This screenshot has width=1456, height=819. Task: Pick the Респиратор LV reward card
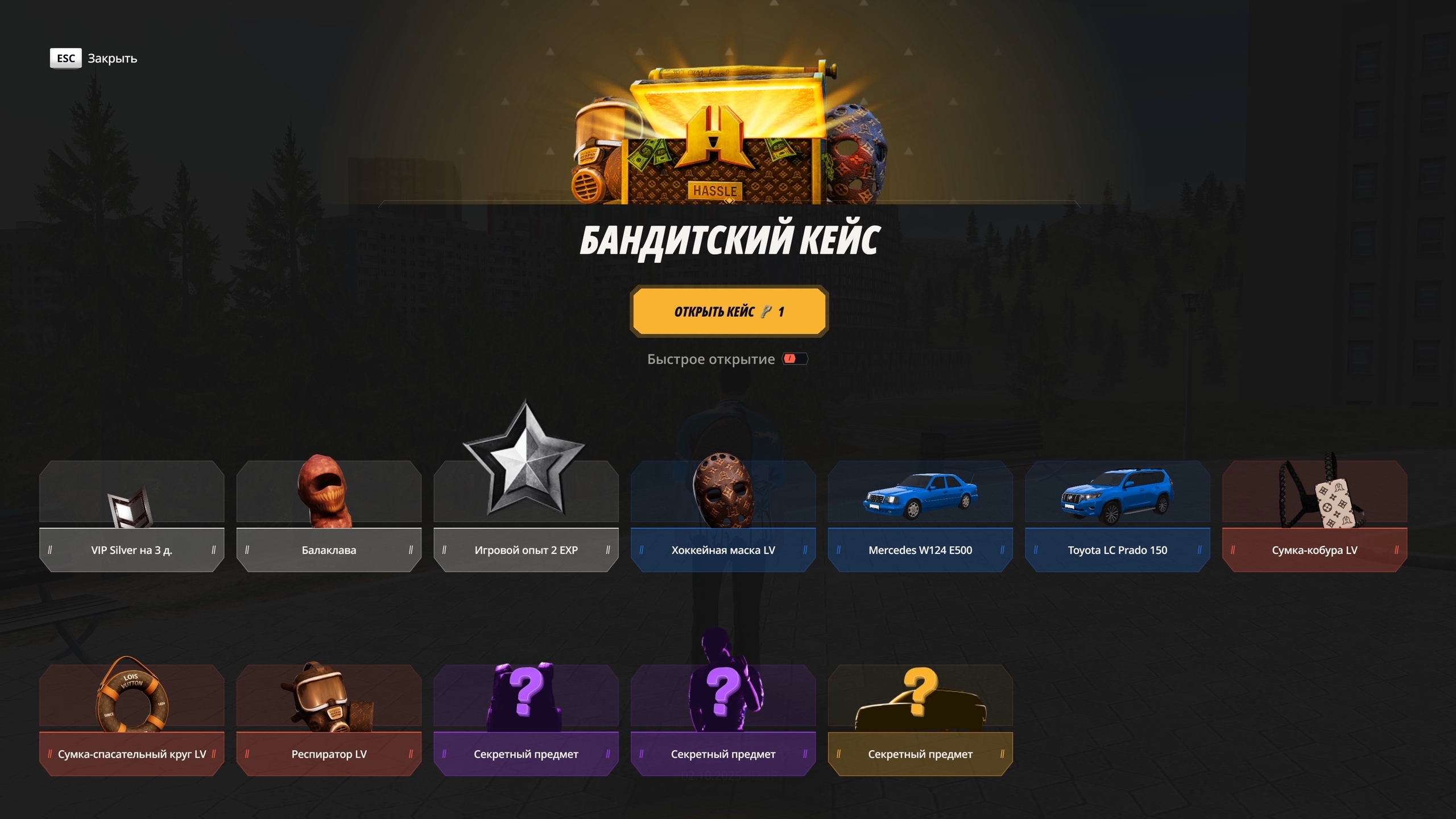click(329, 720)
